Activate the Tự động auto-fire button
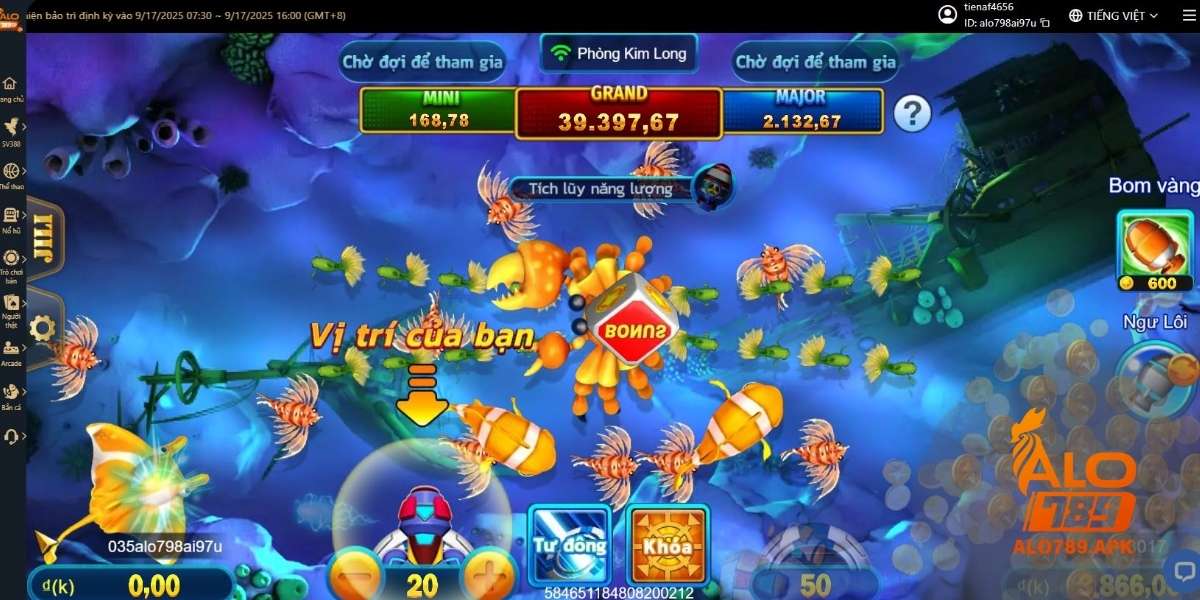 click(569, 544)
